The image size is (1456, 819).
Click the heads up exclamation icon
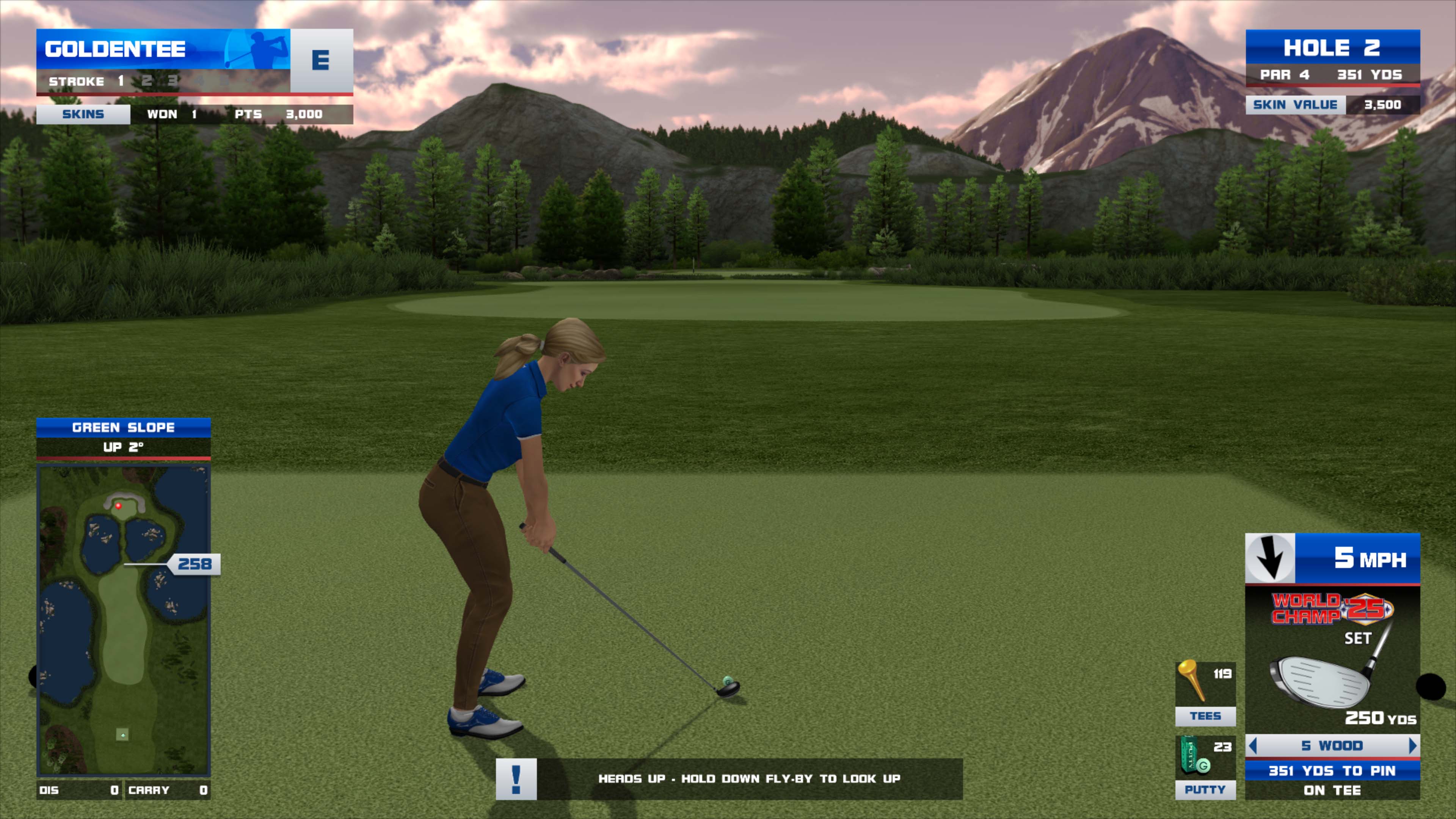tap(516, 779)
